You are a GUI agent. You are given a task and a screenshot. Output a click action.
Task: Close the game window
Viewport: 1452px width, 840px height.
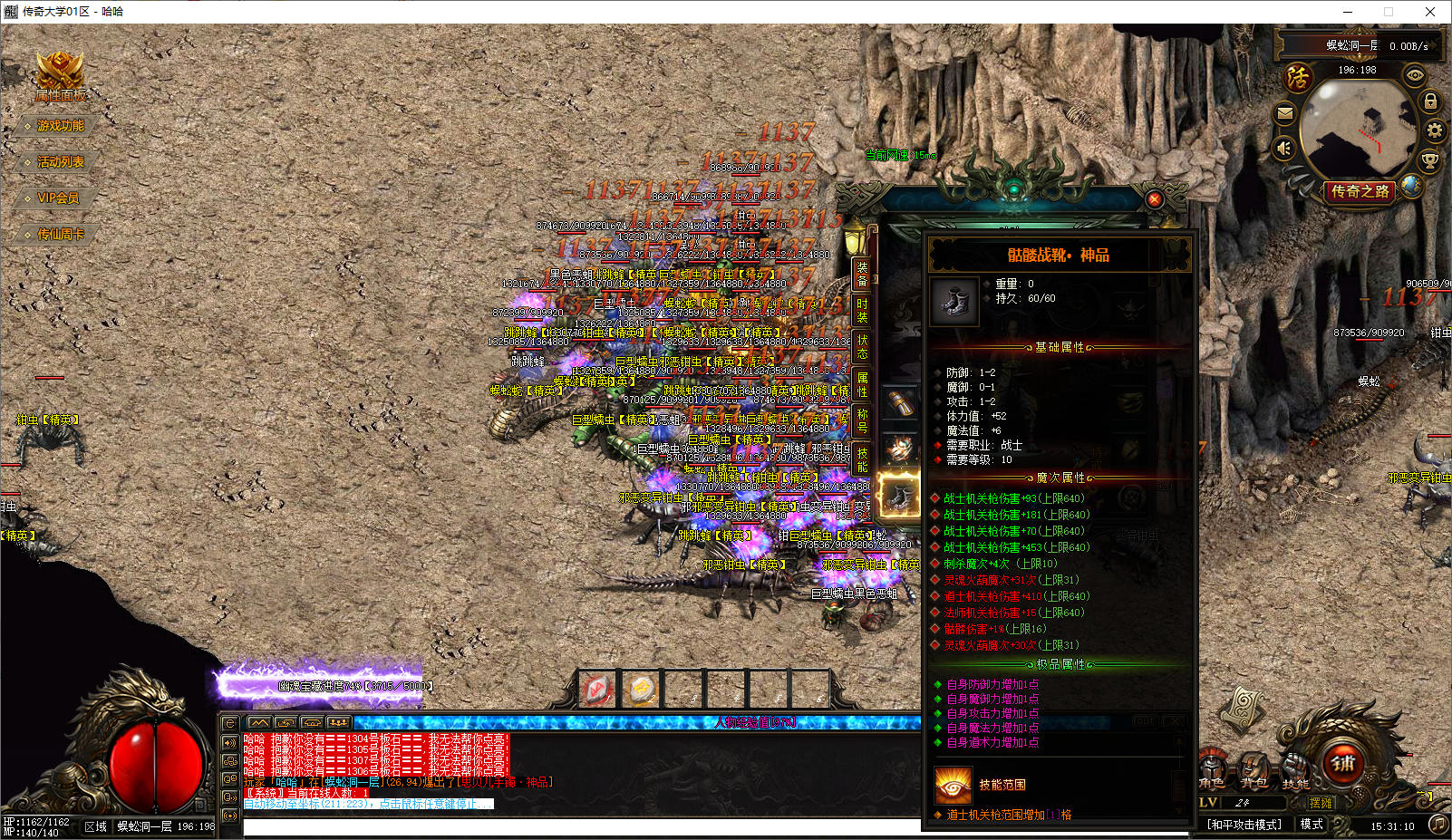click(1430, 12)
